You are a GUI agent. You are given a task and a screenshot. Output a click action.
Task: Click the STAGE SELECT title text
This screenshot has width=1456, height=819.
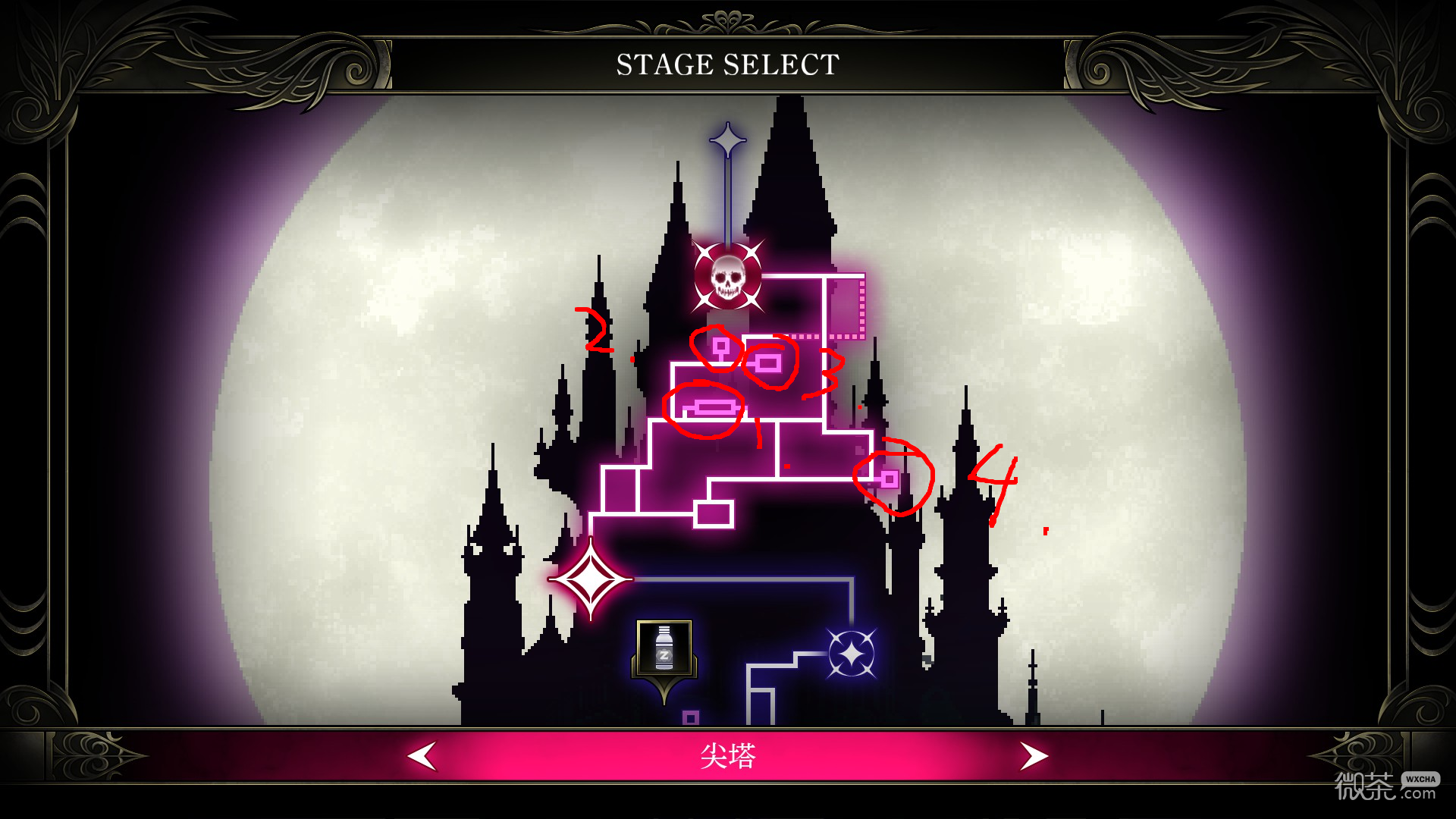click(727, 64)
